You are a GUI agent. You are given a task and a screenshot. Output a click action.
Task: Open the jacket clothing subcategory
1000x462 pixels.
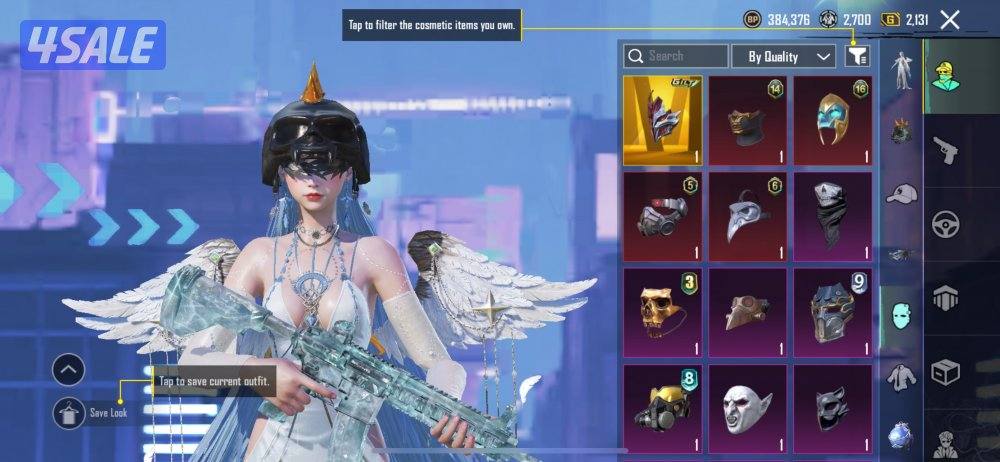pyautogui.click(x=902, y=377)
